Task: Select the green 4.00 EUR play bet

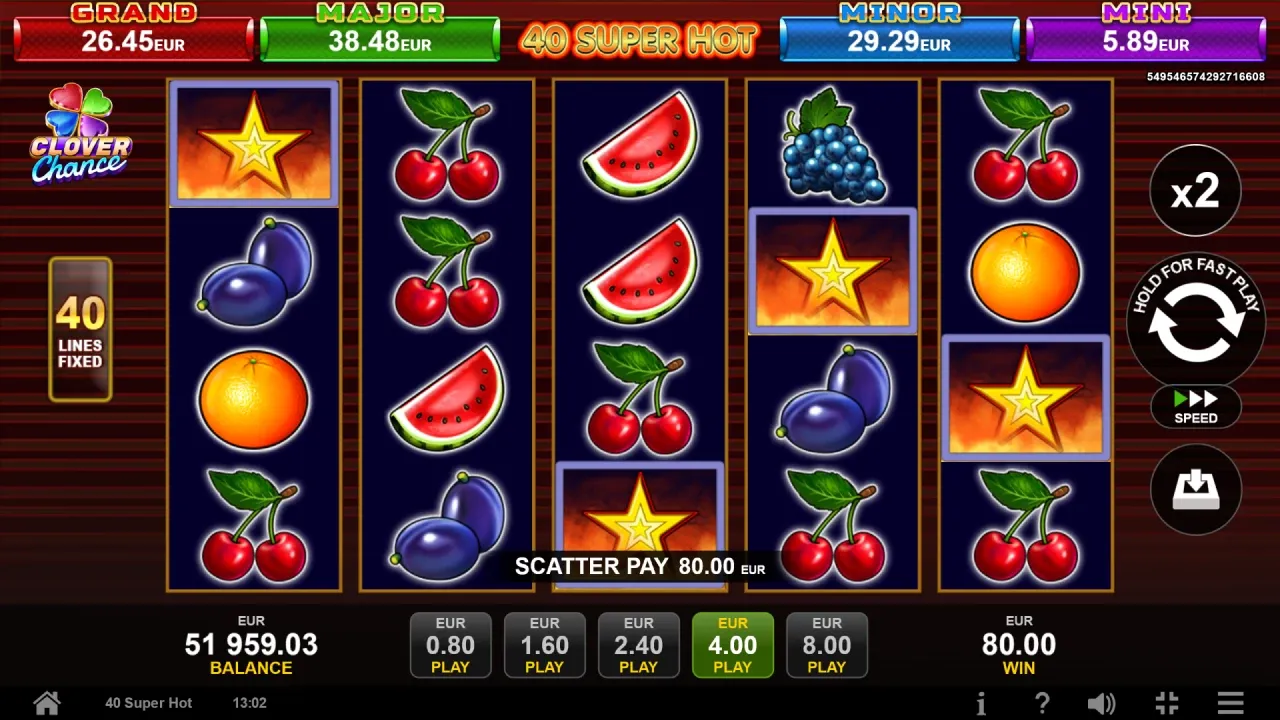Action: (732, 645)
